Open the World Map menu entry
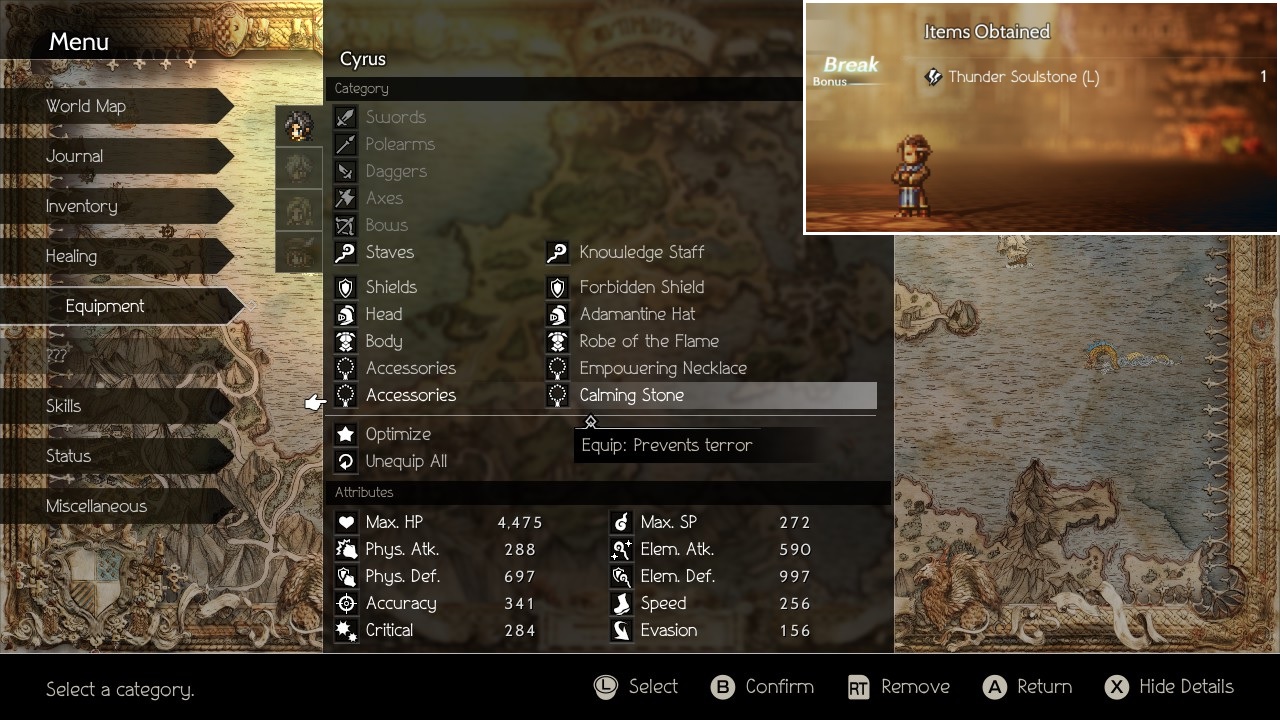 tap(86, 106)
